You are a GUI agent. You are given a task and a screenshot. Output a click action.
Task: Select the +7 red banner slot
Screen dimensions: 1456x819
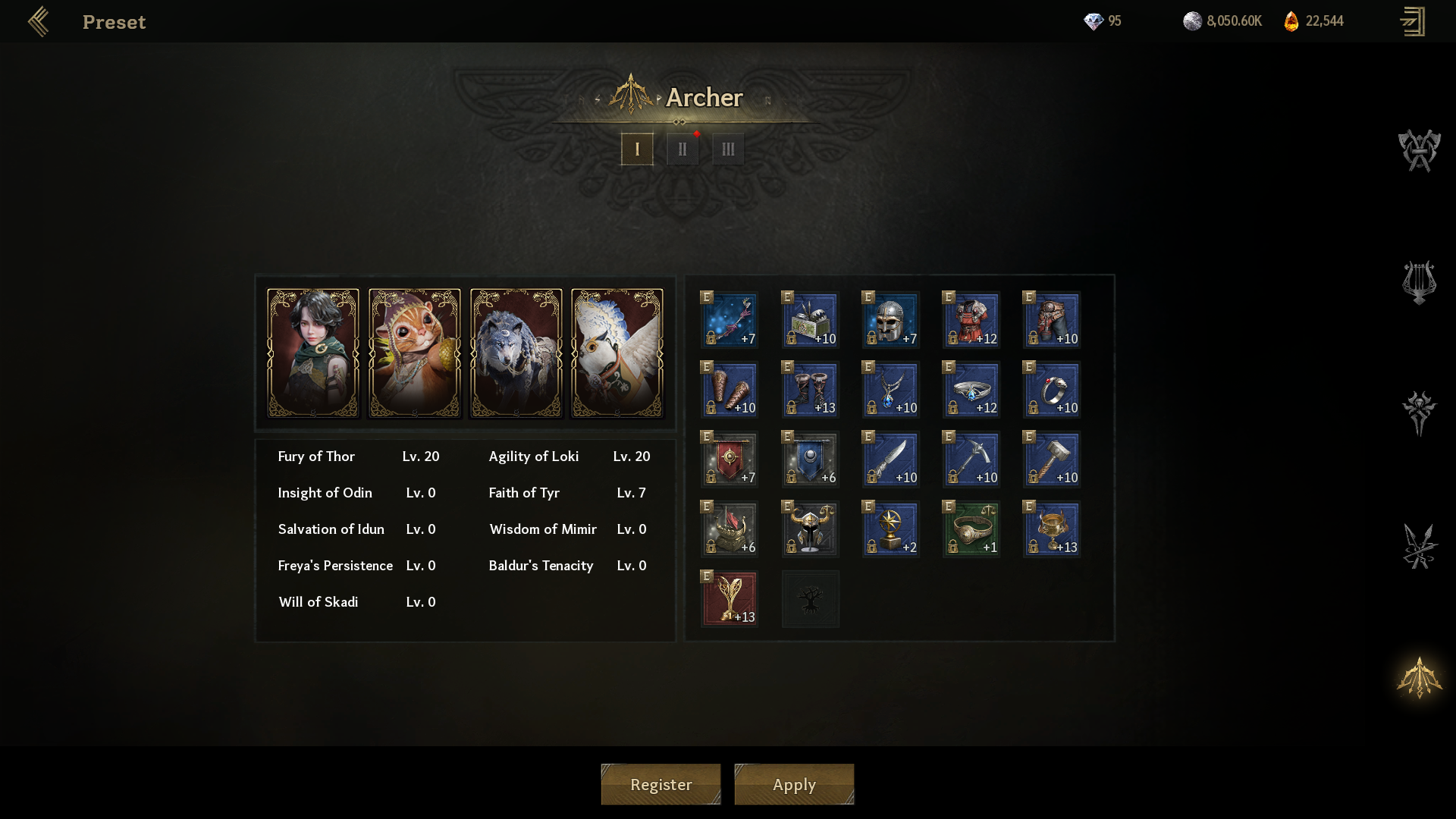click(x=730, y=460)
